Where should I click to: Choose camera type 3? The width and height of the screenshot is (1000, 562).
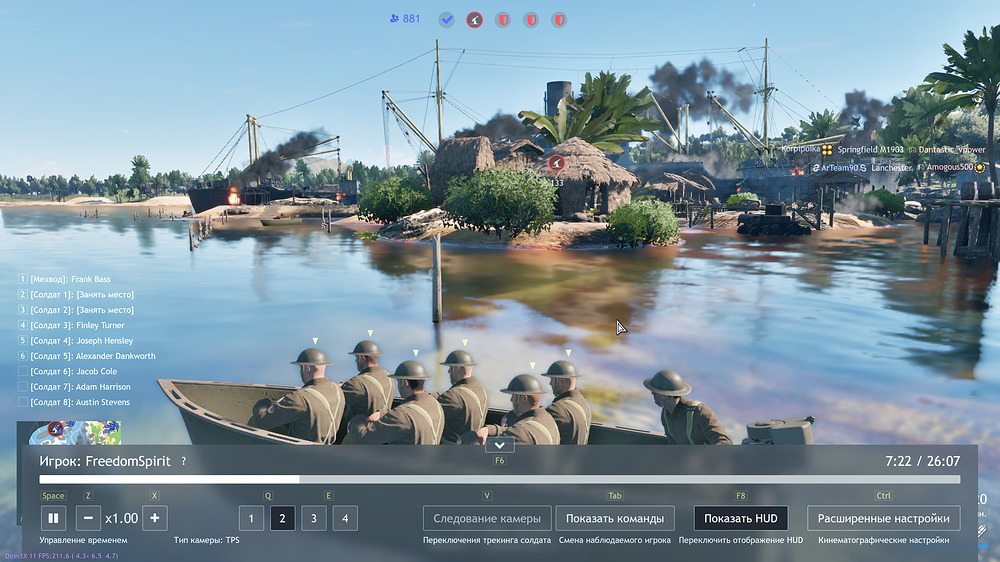(313, 518)
